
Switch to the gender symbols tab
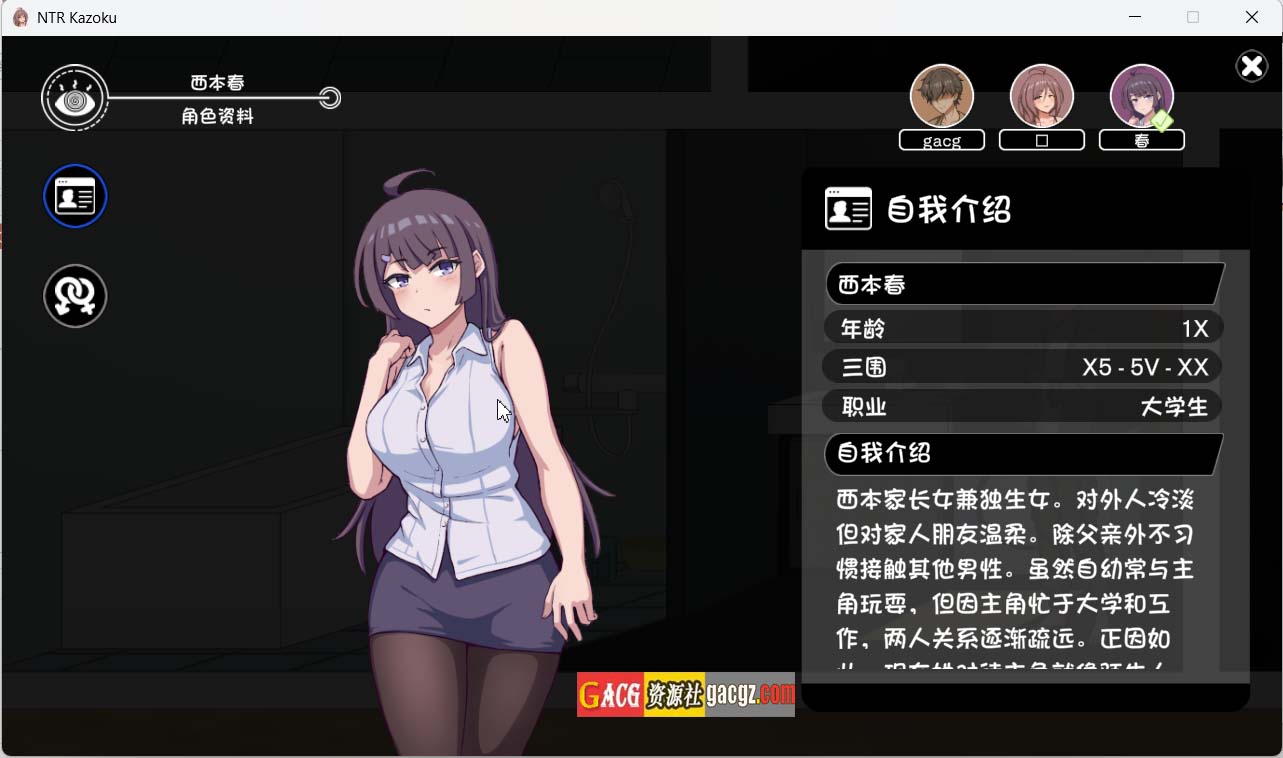click(x=75, y=296)
